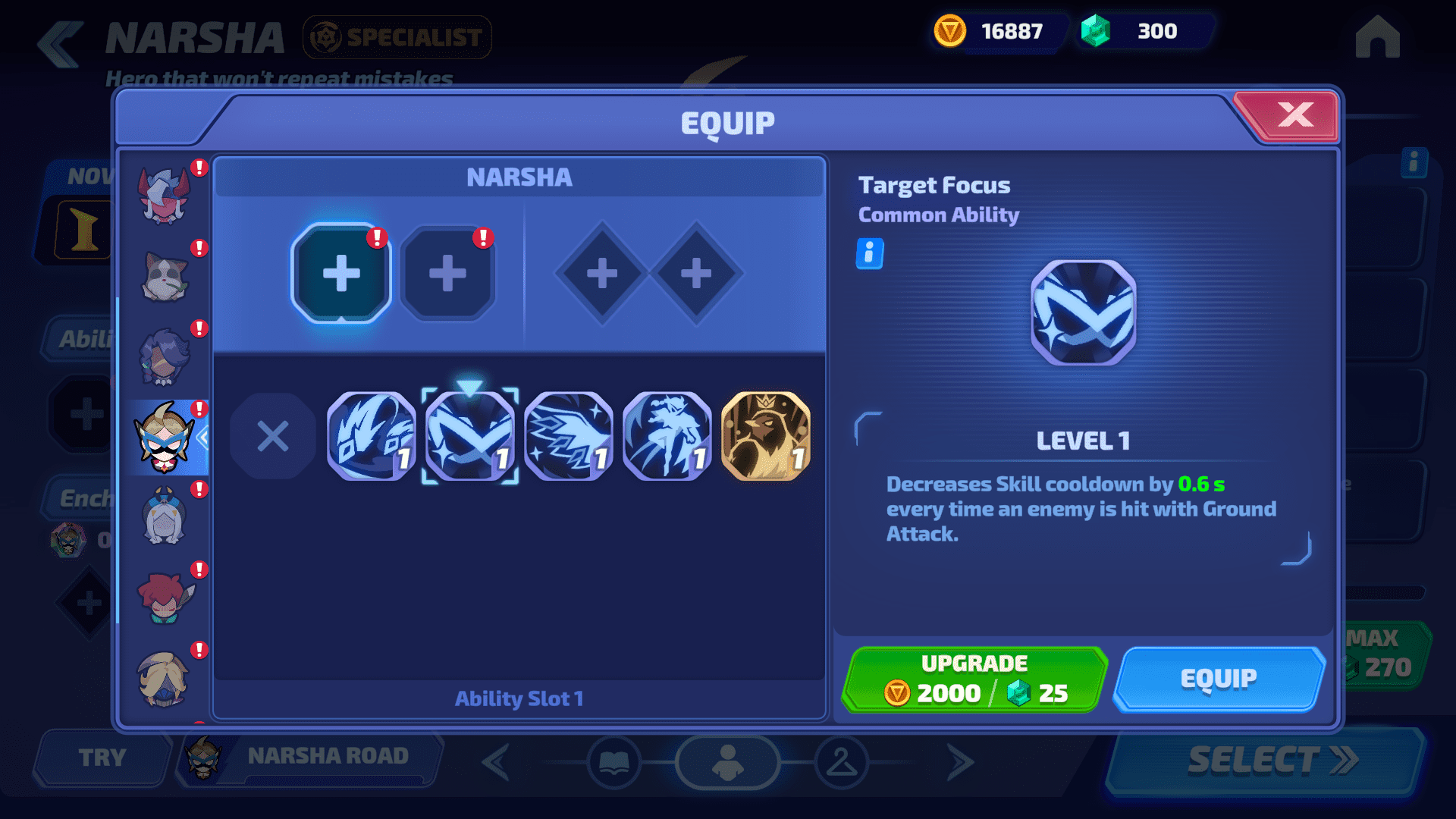
Task: Equip the Target Focus ability
Action: click(1219, 679)
